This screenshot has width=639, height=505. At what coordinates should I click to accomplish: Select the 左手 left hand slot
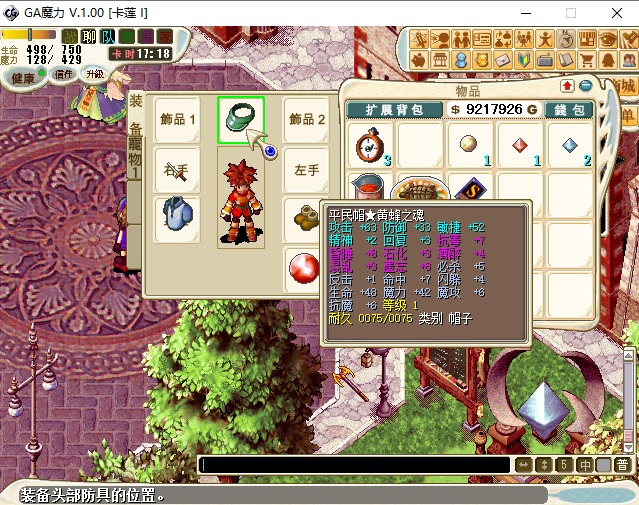click(x=306, y=170)
